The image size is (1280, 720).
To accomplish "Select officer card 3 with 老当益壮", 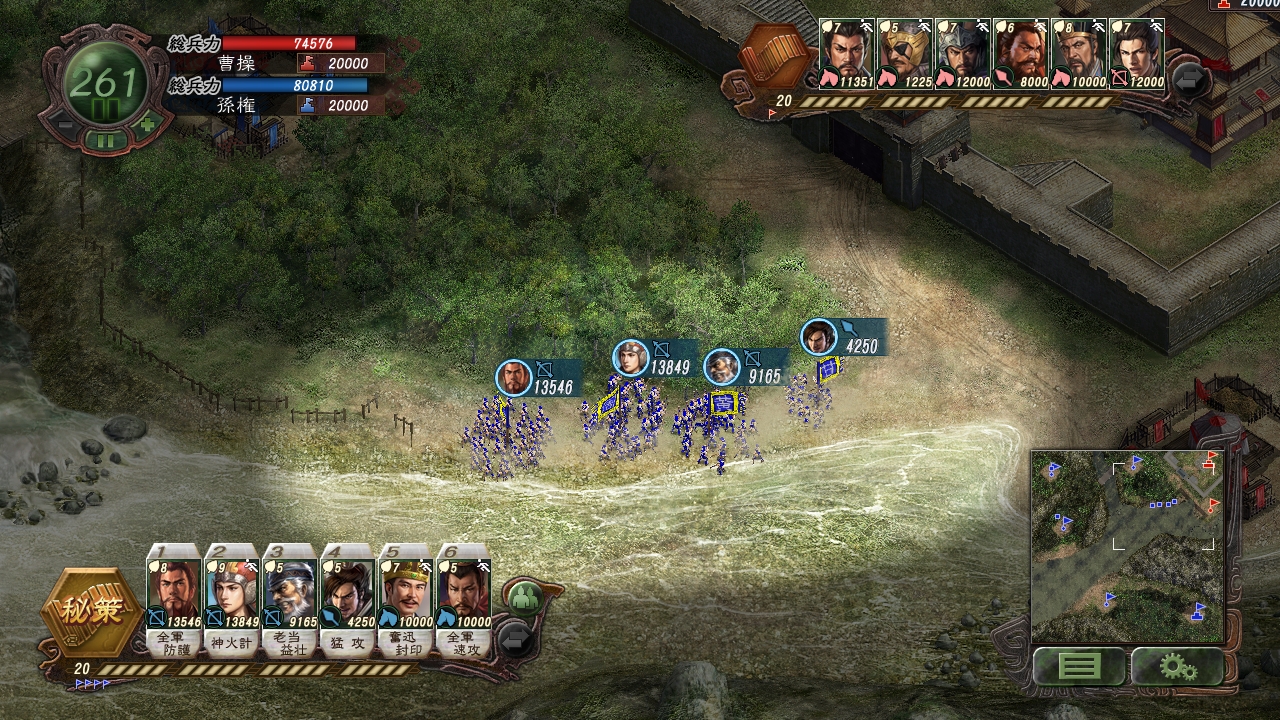I will click(x=290, y=600).
